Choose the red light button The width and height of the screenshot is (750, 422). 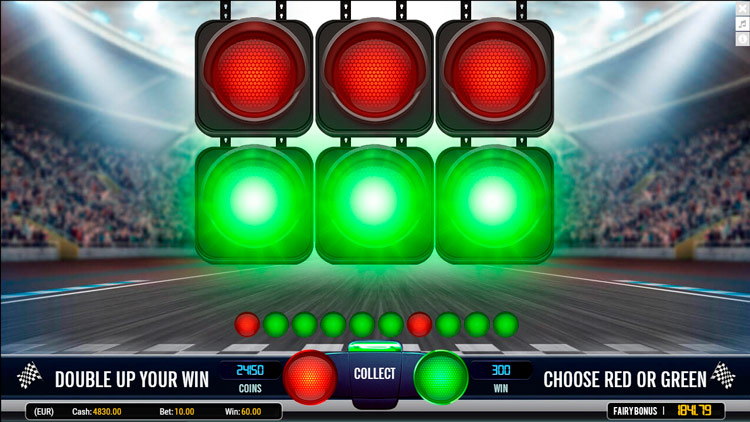coord(309,377)
